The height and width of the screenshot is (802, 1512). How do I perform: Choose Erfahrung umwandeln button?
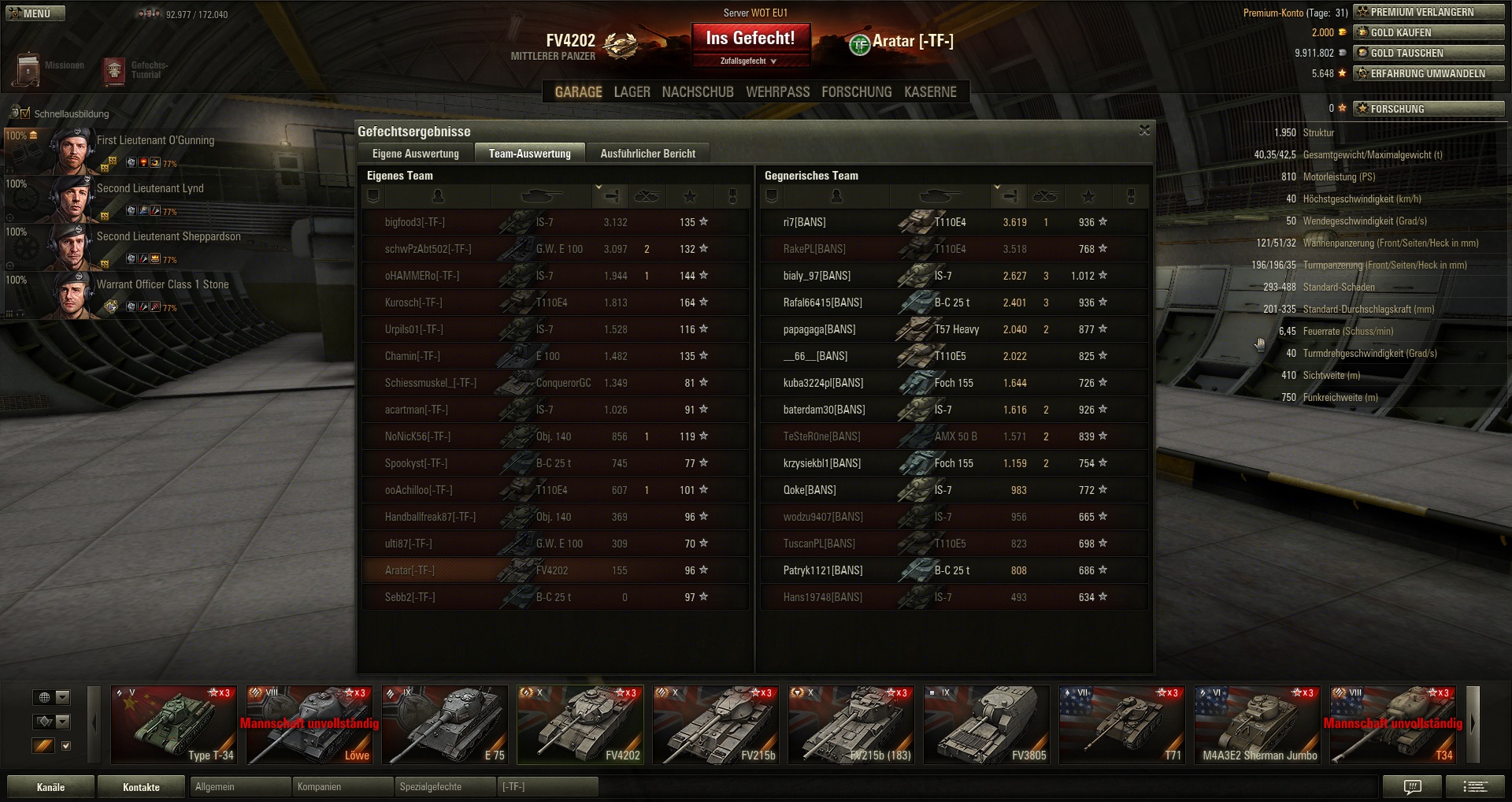pyautogui.click(x=1429, y=73)
